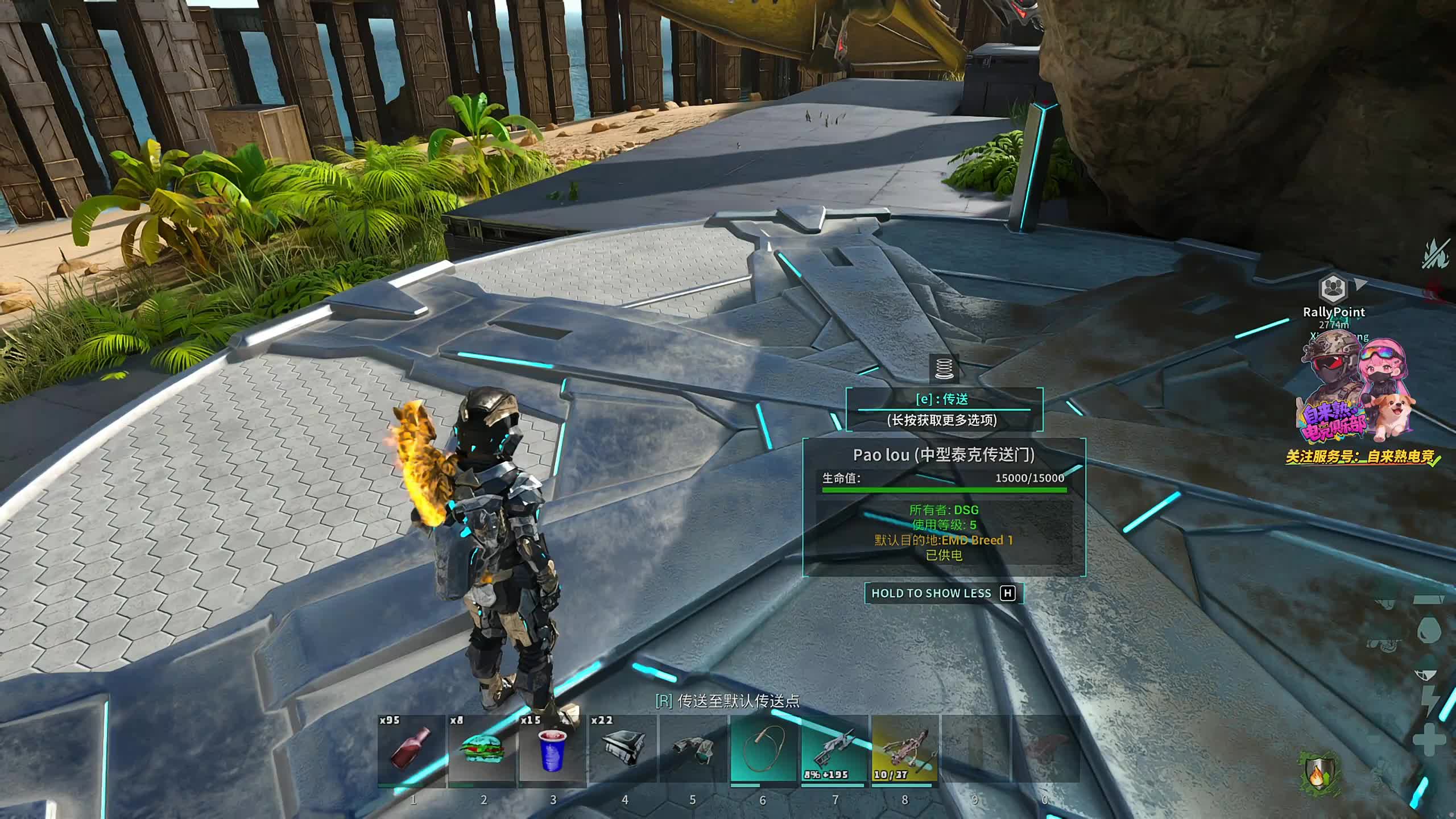Select the blue cup drink slot

[x=552, y=748]
